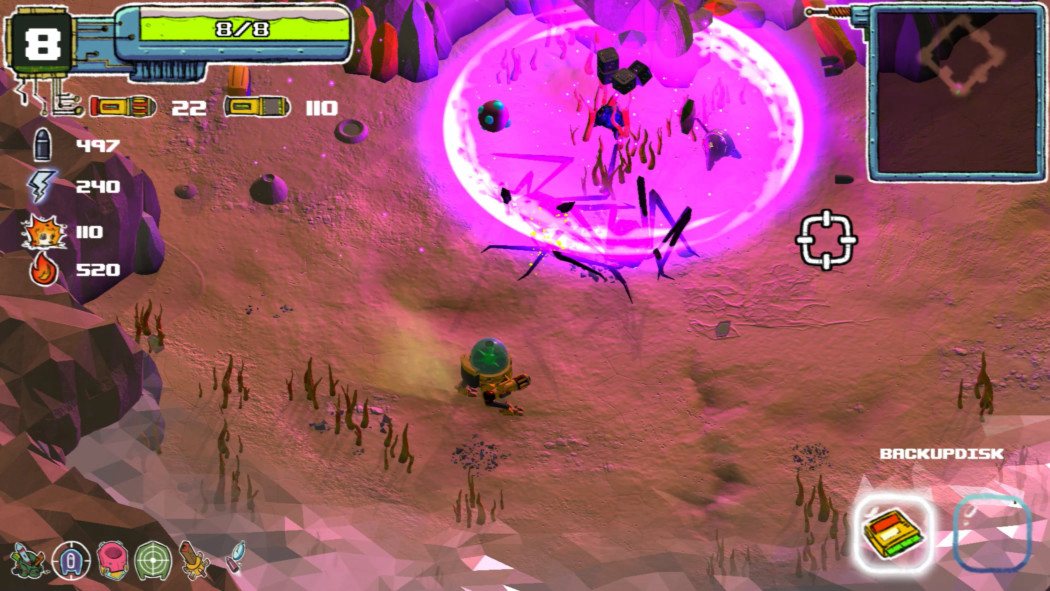The width and height of the screenshot is (1050, 591).
Task: Click the brown cannon perk icon
Action: click(x=194, y=560)
